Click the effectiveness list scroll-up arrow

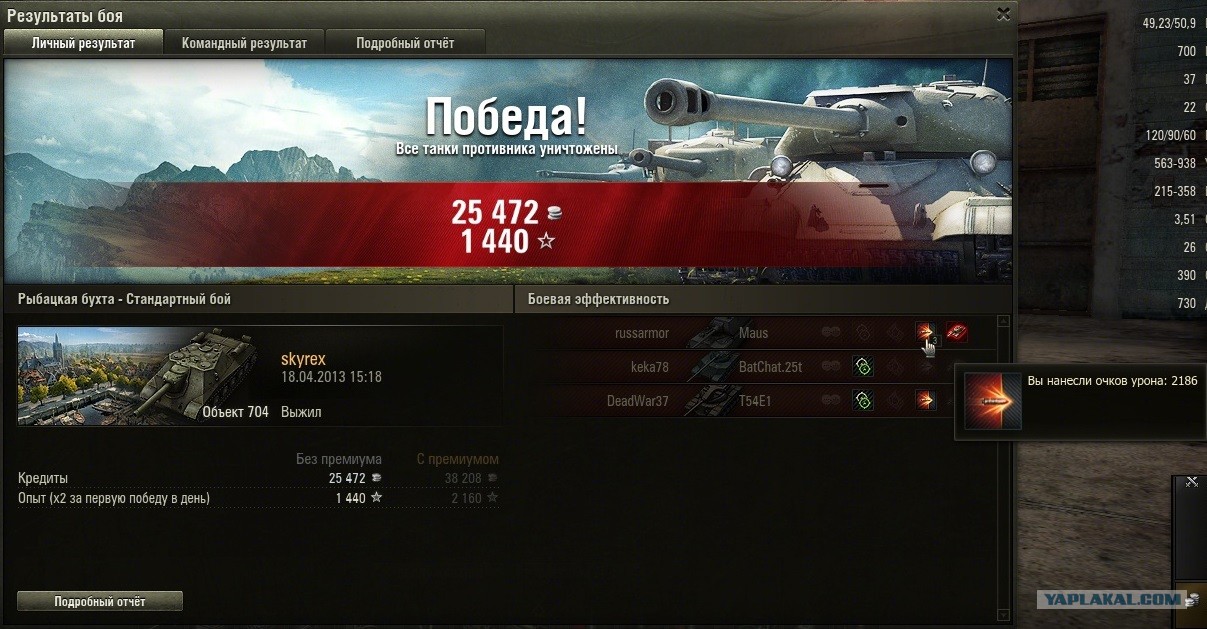pos(1003,322)
